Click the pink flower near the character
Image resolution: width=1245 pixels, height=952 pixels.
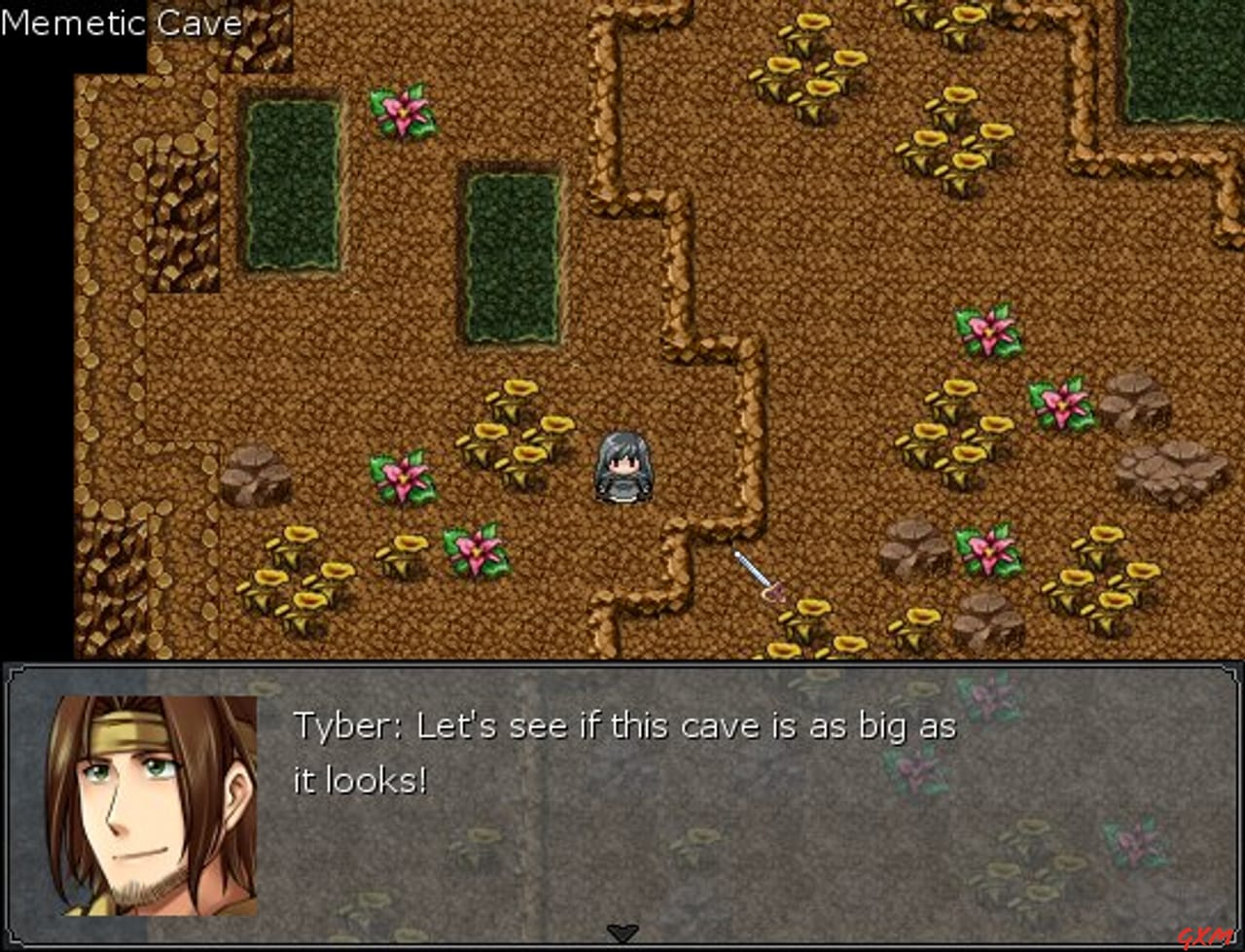tap(406, 478)
